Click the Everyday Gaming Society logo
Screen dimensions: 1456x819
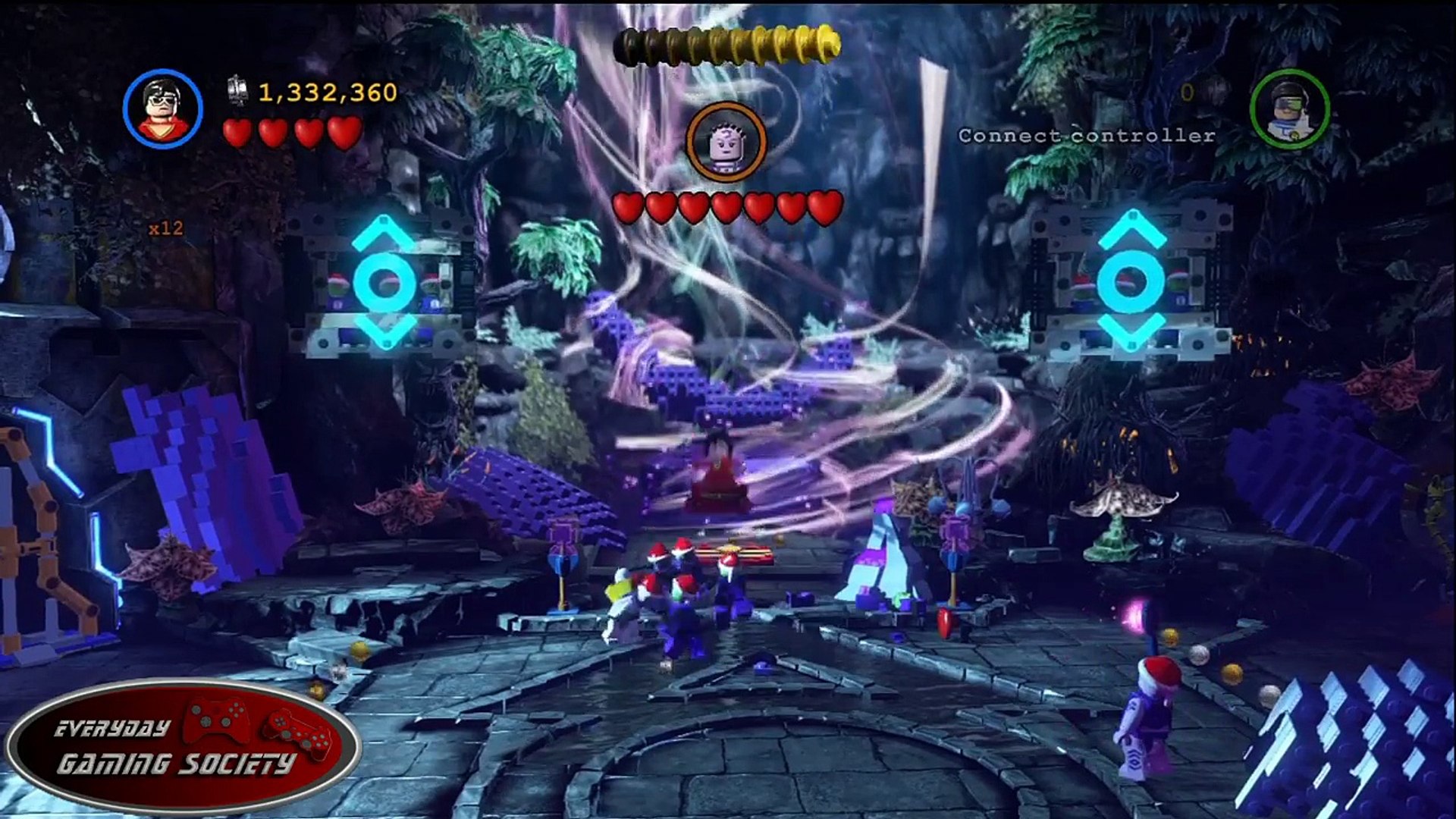coord(182,747)
